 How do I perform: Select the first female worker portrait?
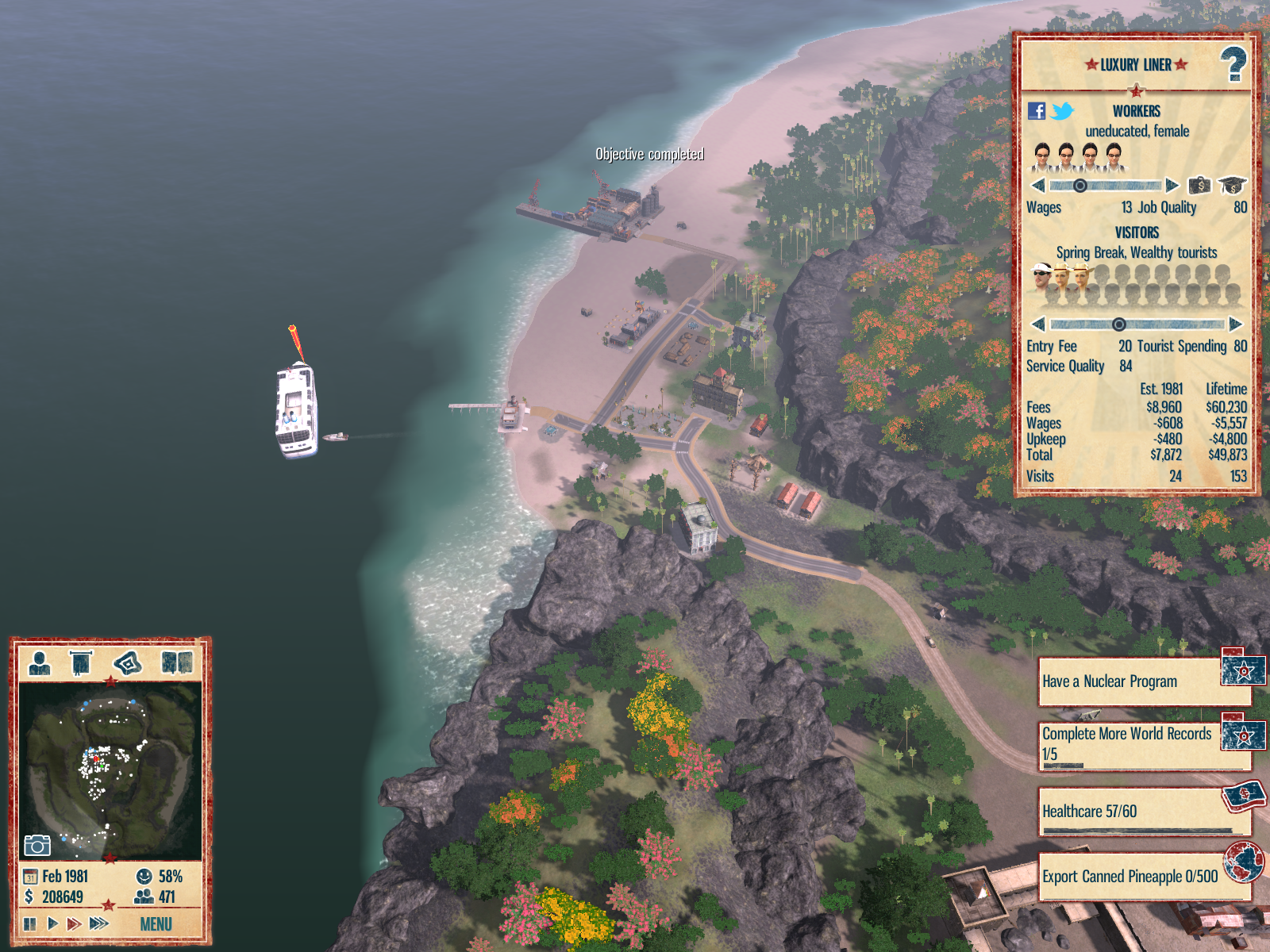tap(1042, 156)
